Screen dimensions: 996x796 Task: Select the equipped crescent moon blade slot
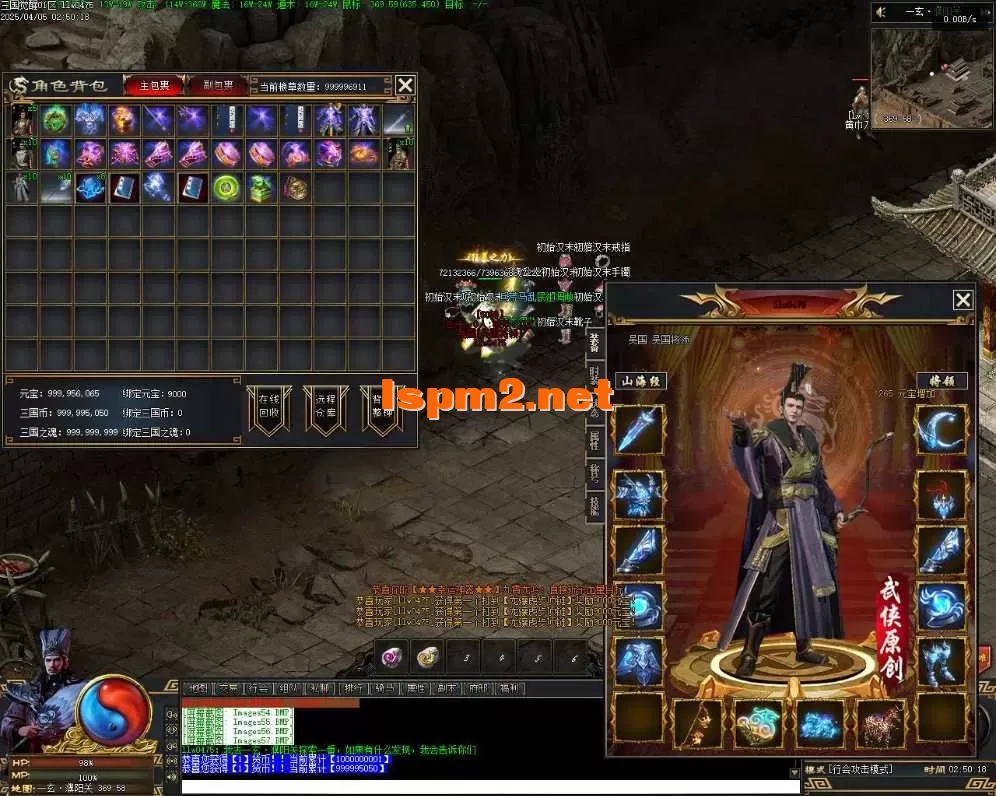point(941,430)
